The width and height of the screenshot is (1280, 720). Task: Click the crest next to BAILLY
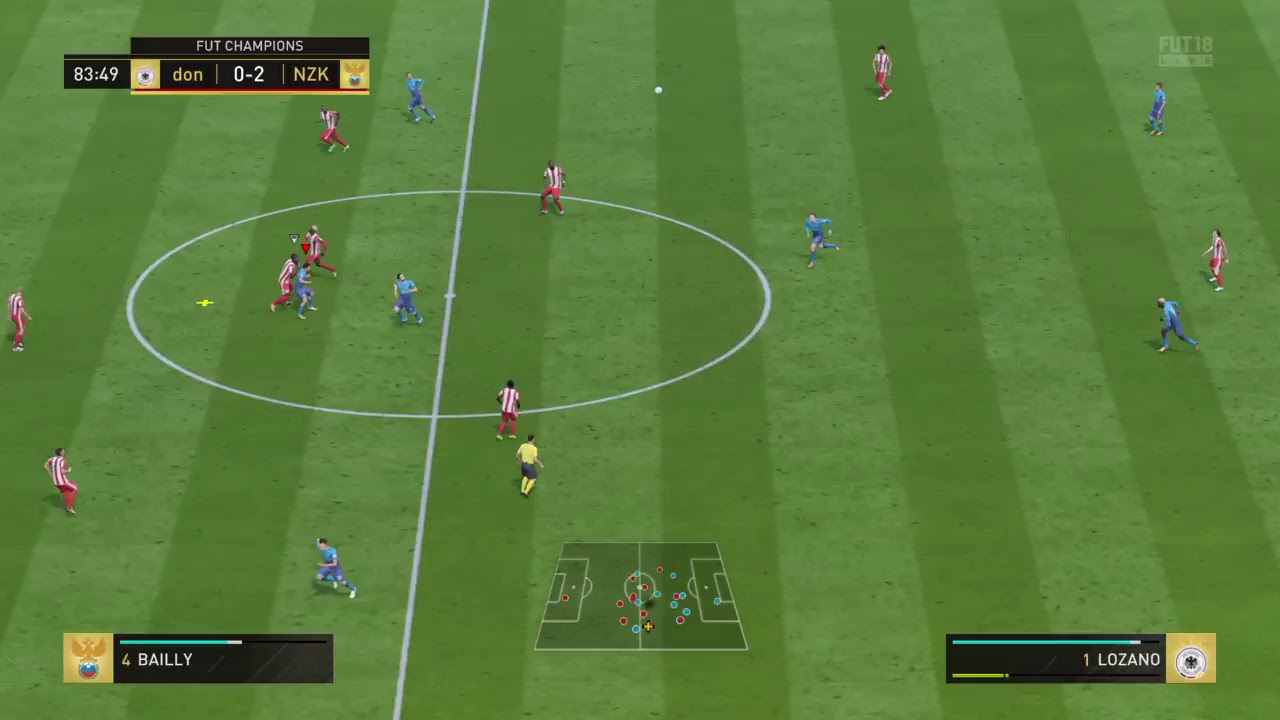coord(88,658)
